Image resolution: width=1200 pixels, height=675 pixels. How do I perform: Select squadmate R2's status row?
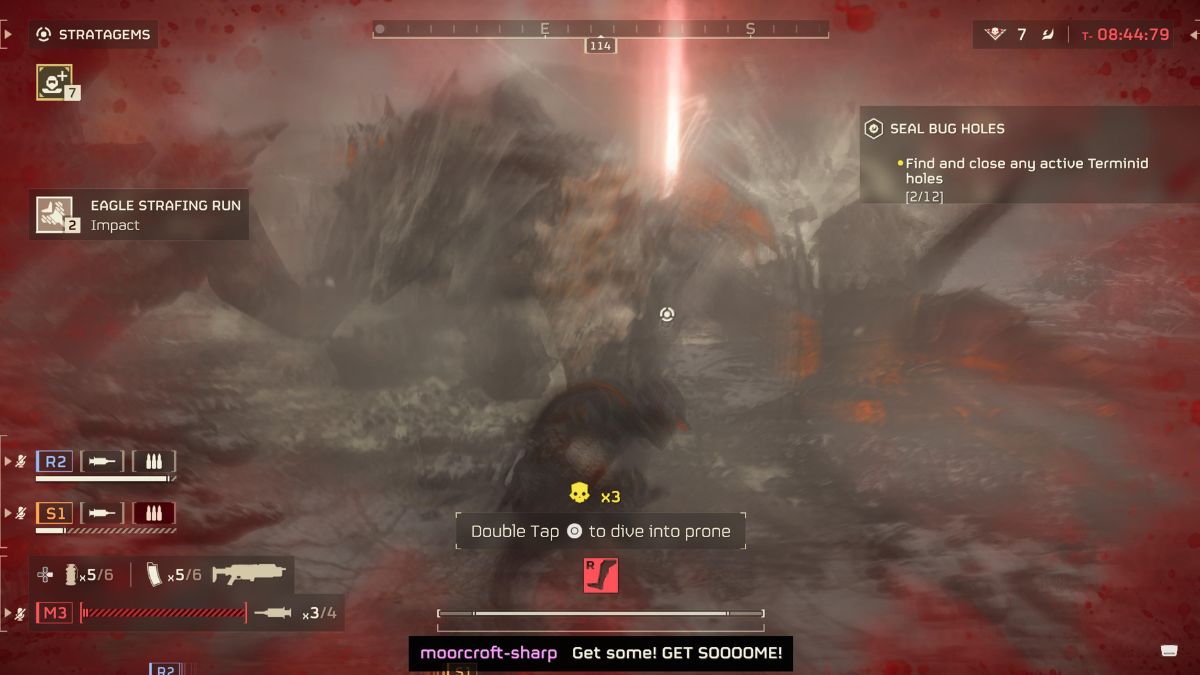pyautogui.click(x=105, y=462)
